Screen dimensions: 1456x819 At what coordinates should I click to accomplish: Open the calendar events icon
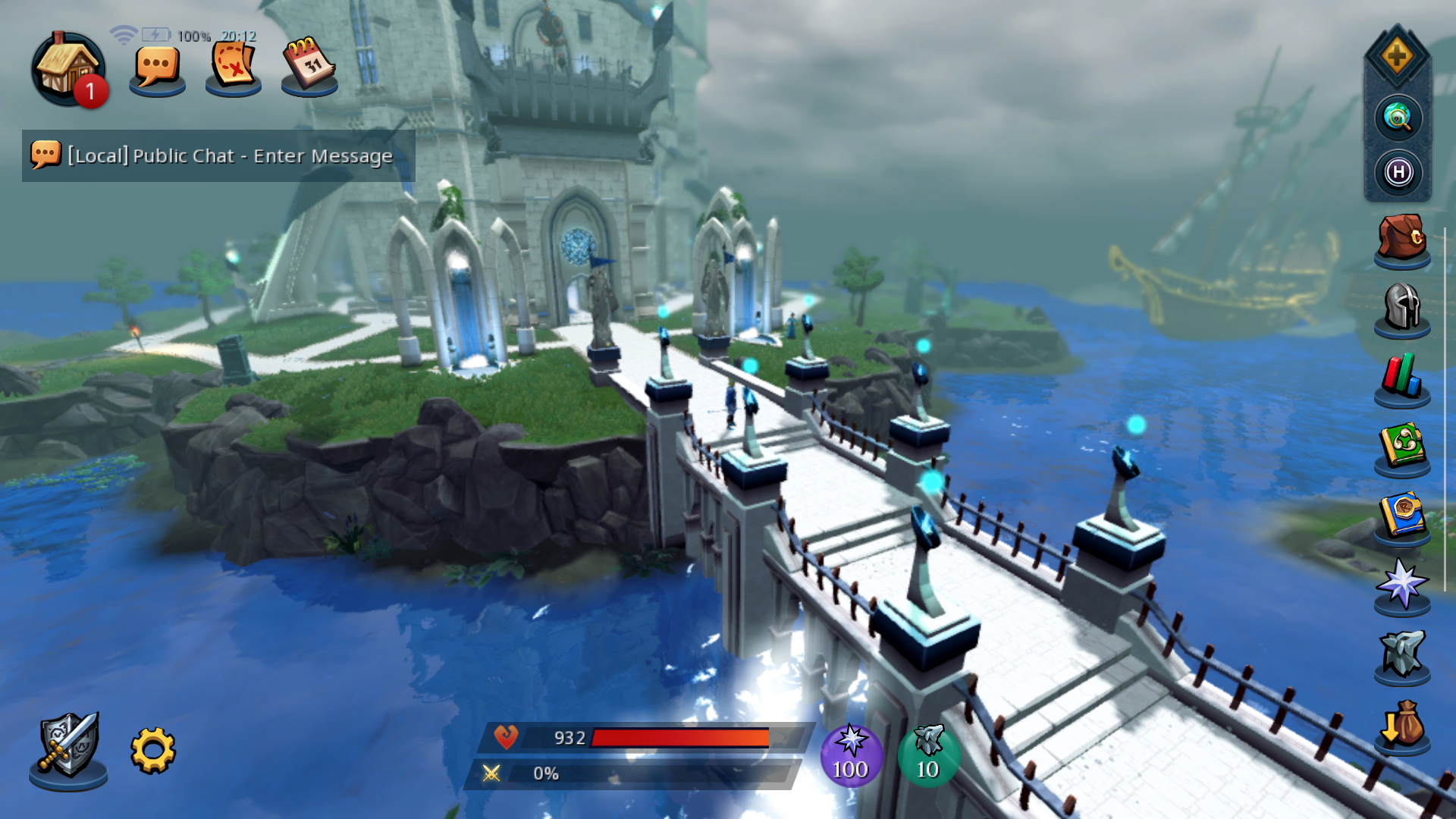point(309,65)
